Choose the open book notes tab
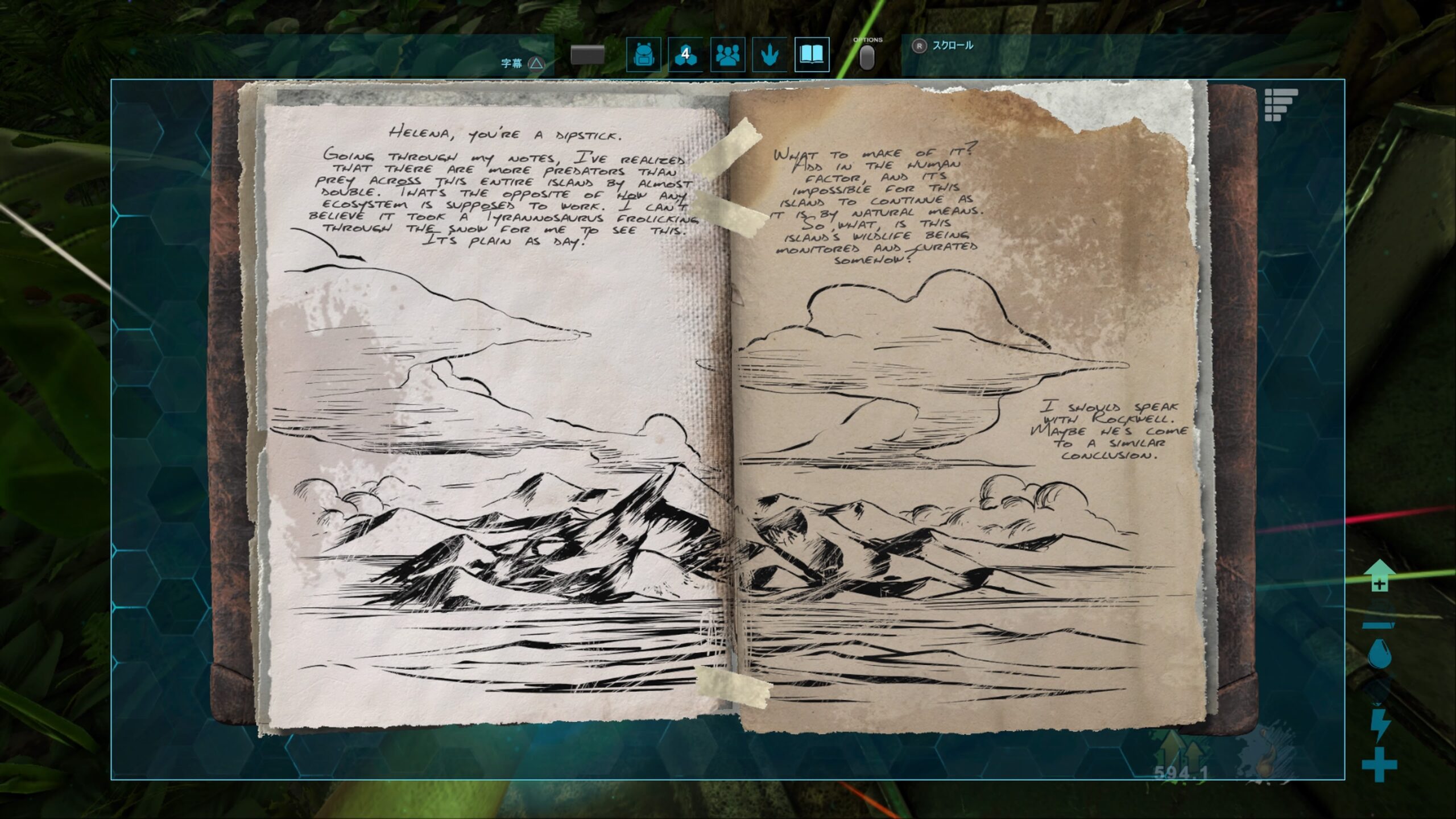Viewport: 1456px width, 819px height. click(x=812, y=55)
